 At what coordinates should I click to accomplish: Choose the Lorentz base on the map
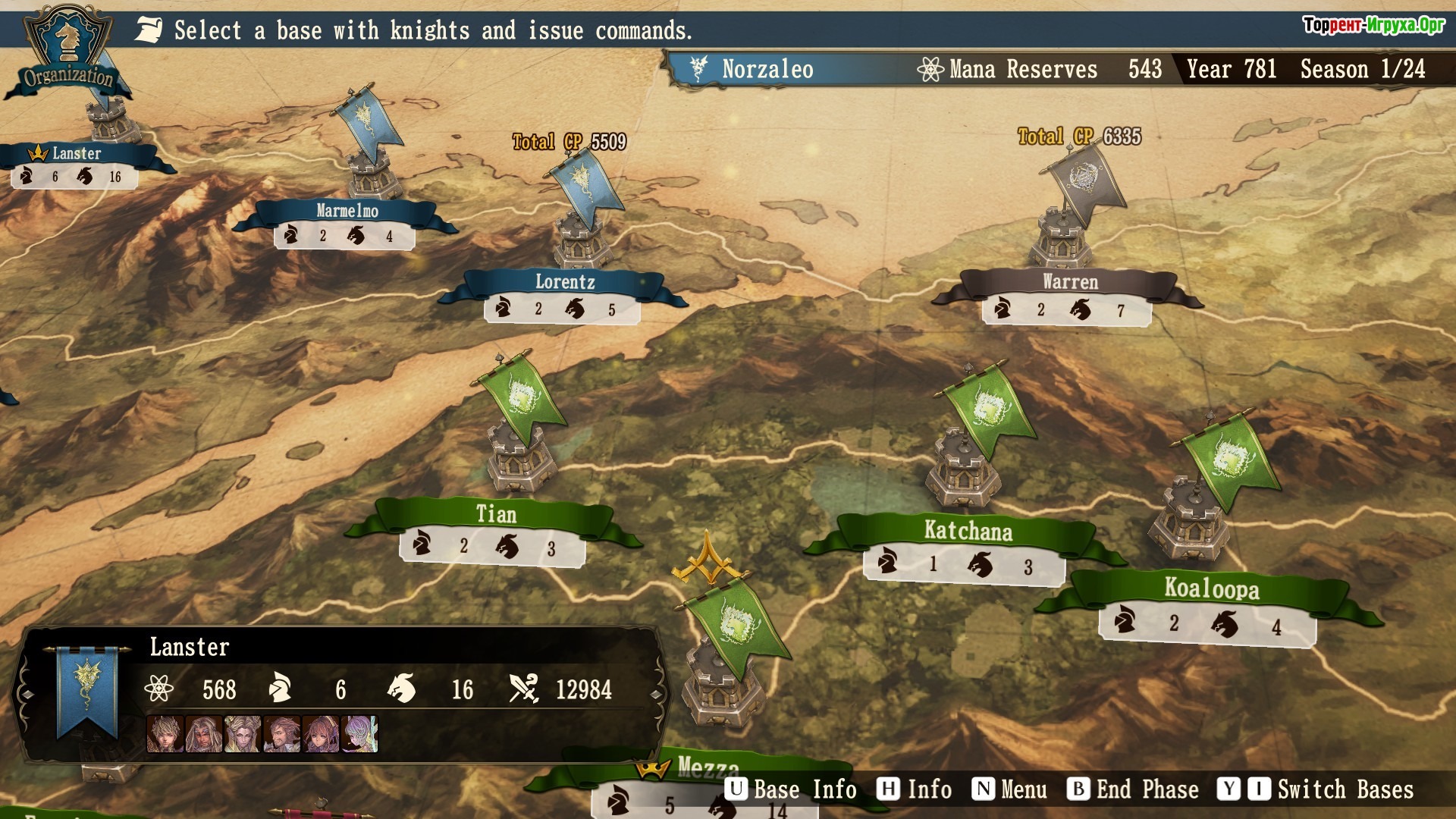pyautogui.click(x=565, y=282)
